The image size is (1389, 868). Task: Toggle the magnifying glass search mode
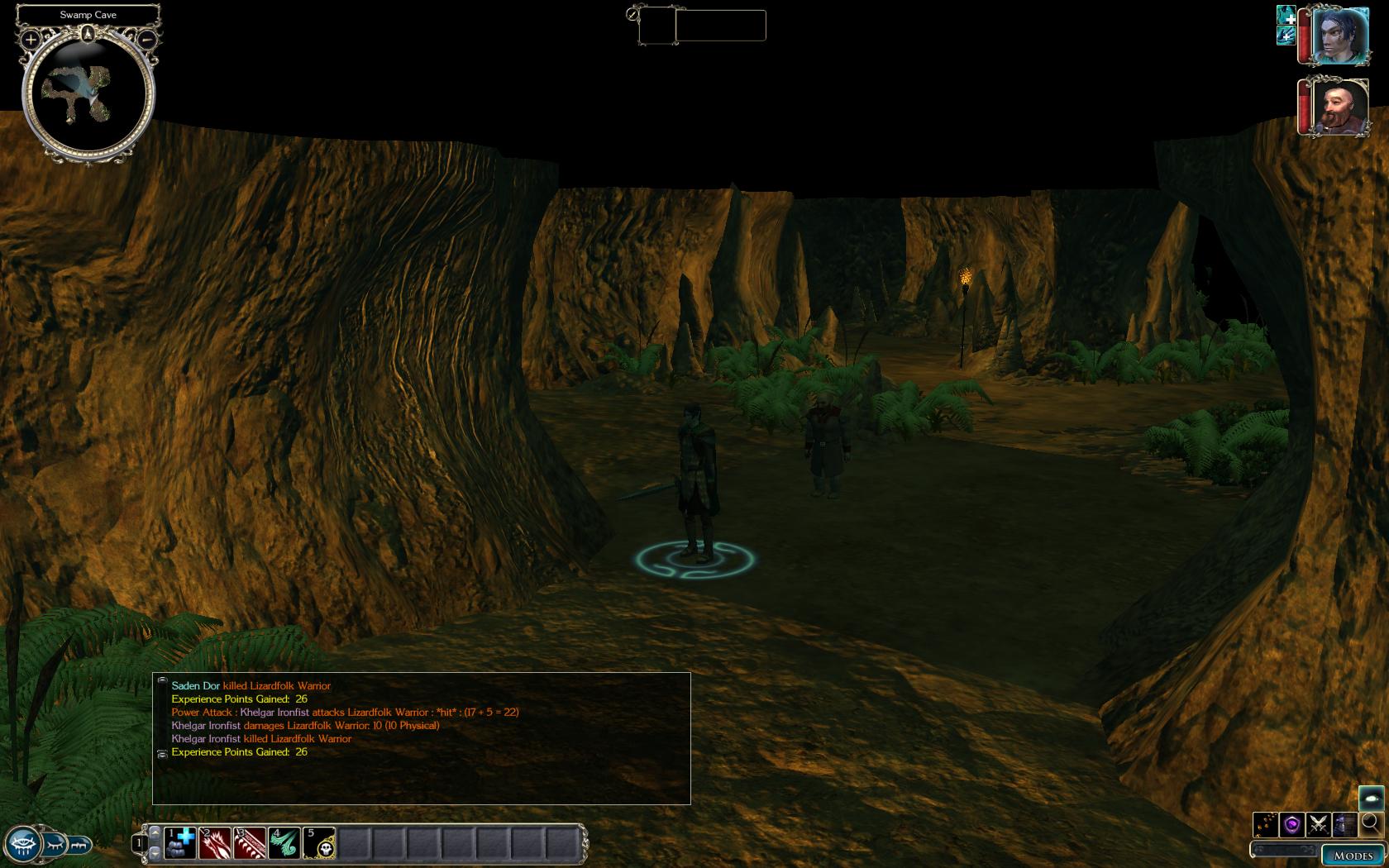[x=1371, y=823]
